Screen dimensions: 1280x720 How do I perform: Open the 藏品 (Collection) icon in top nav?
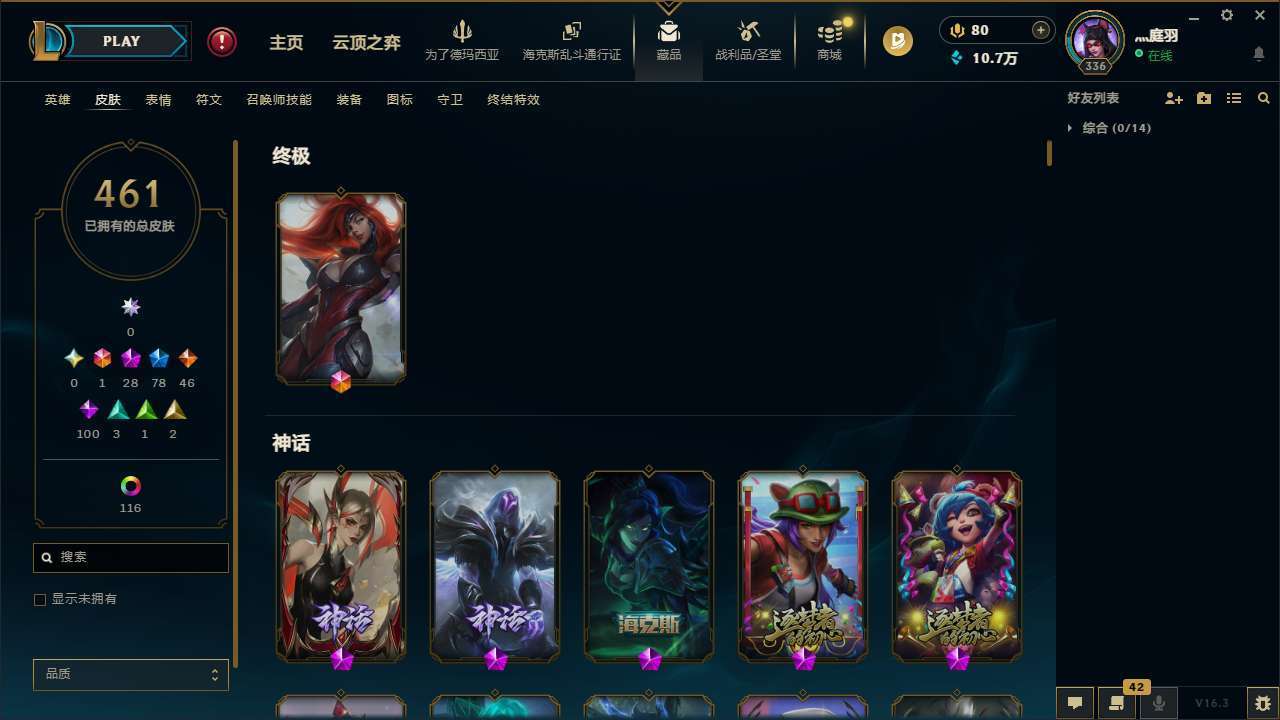(x=668, y=40)
